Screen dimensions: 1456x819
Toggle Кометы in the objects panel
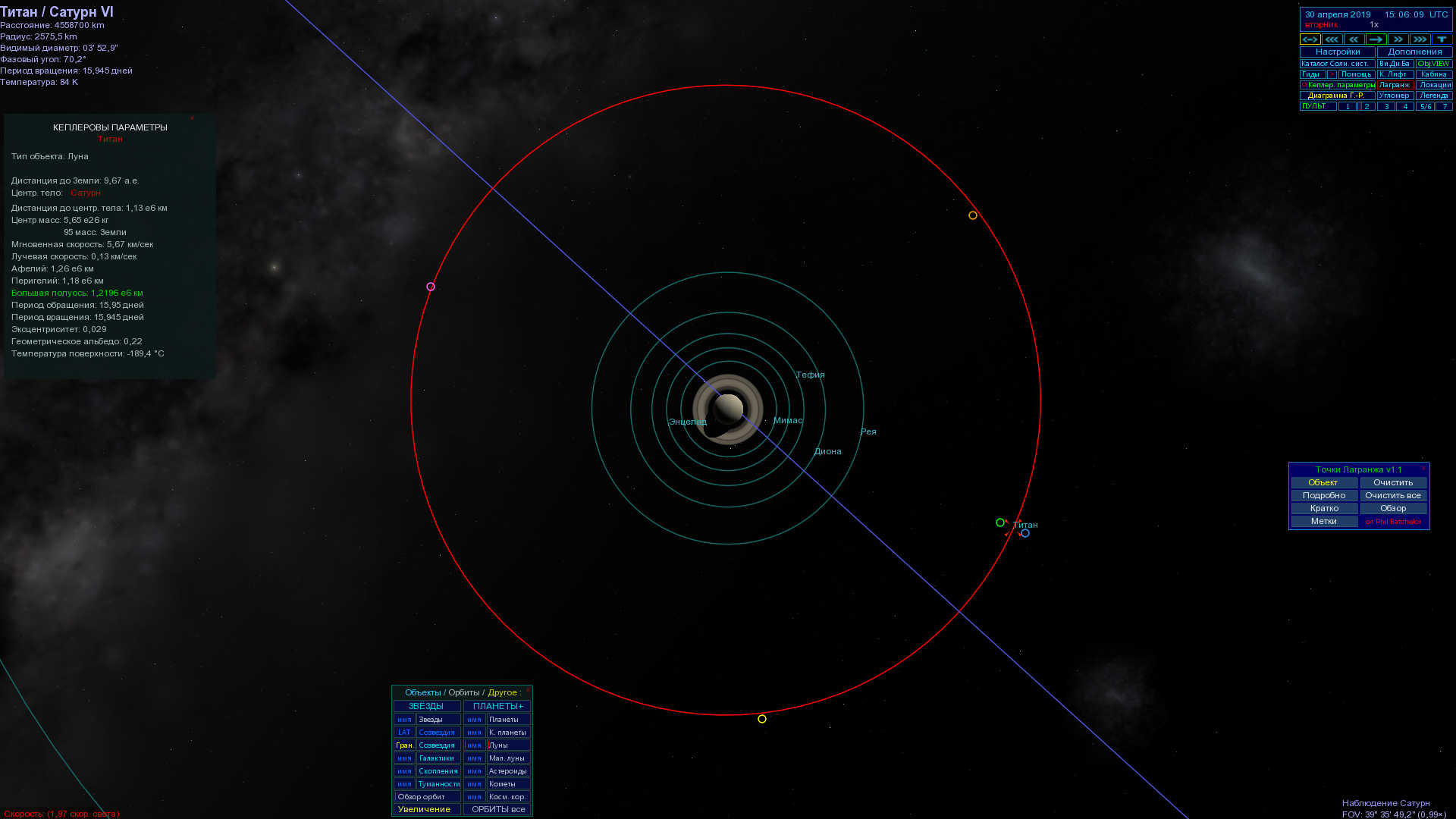point(507,783)
